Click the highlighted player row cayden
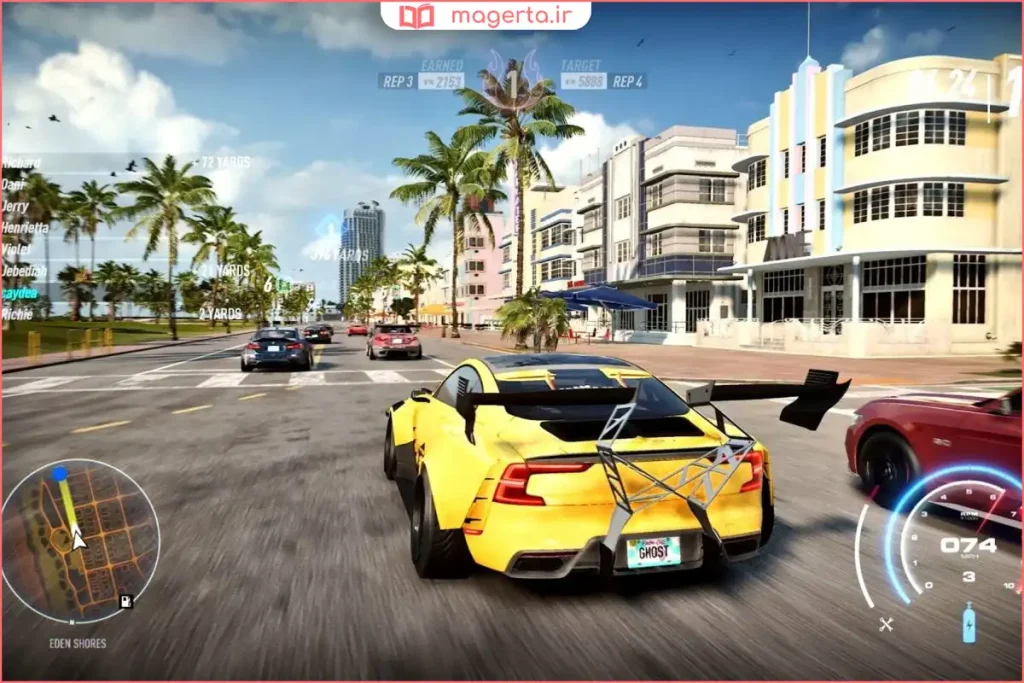This screenshot has width=1024, height=683. click(20, 292)
